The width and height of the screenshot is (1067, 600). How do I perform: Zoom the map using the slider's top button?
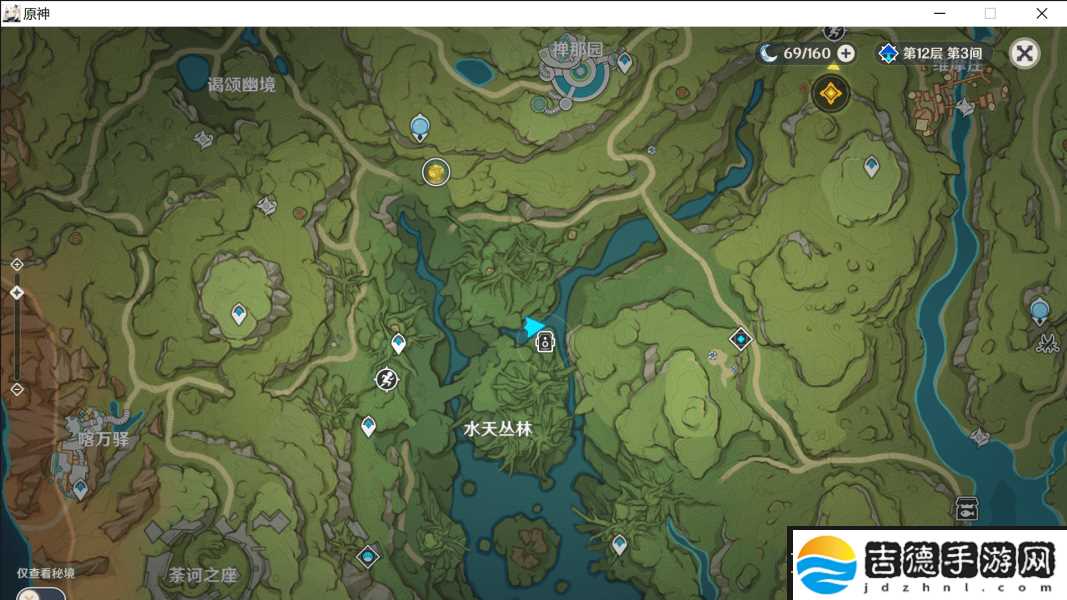coord(17,264)
